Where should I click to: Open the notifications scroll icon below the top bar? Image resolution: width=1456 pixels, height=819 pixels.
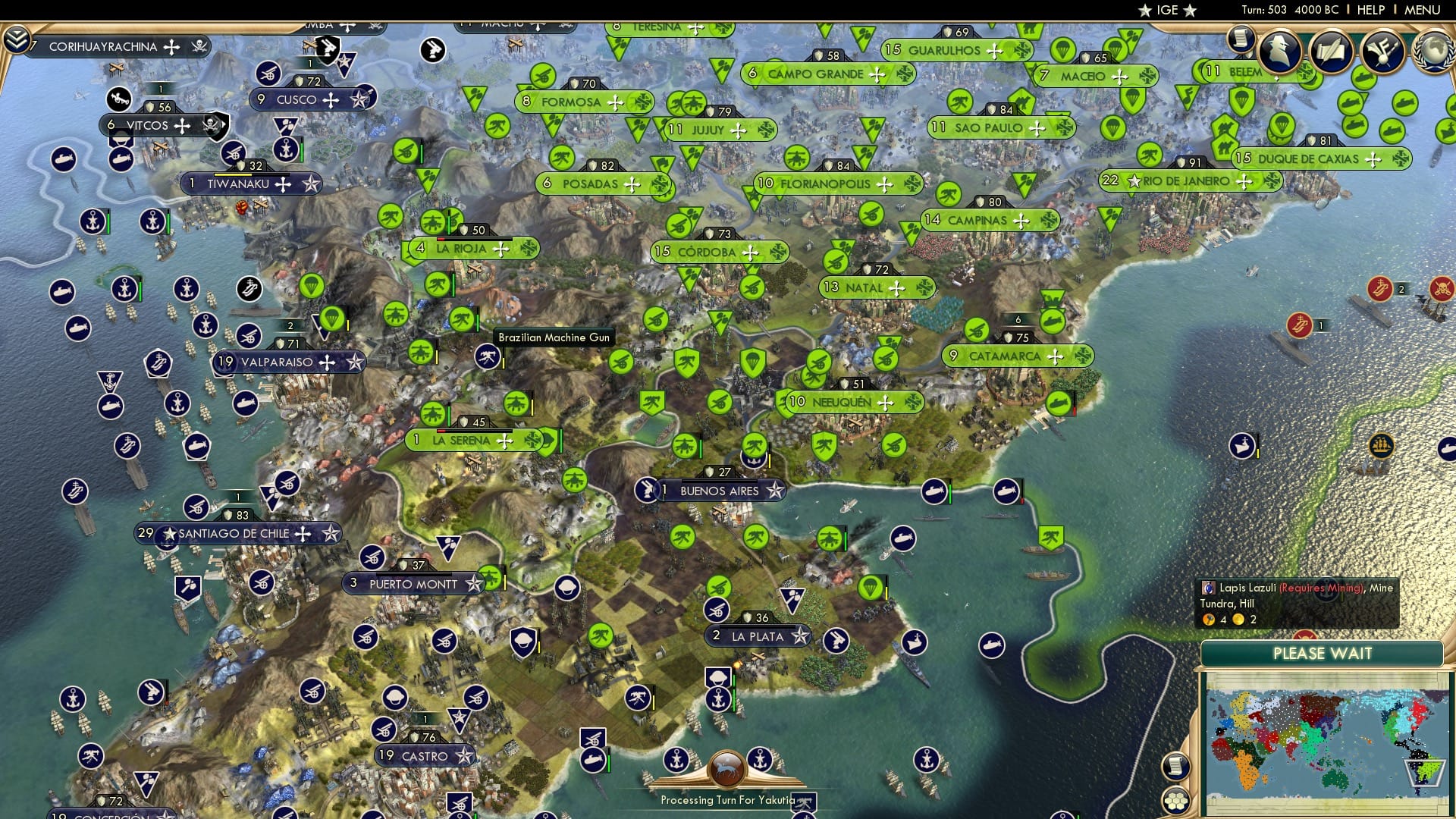click(x=1241, y=39)
